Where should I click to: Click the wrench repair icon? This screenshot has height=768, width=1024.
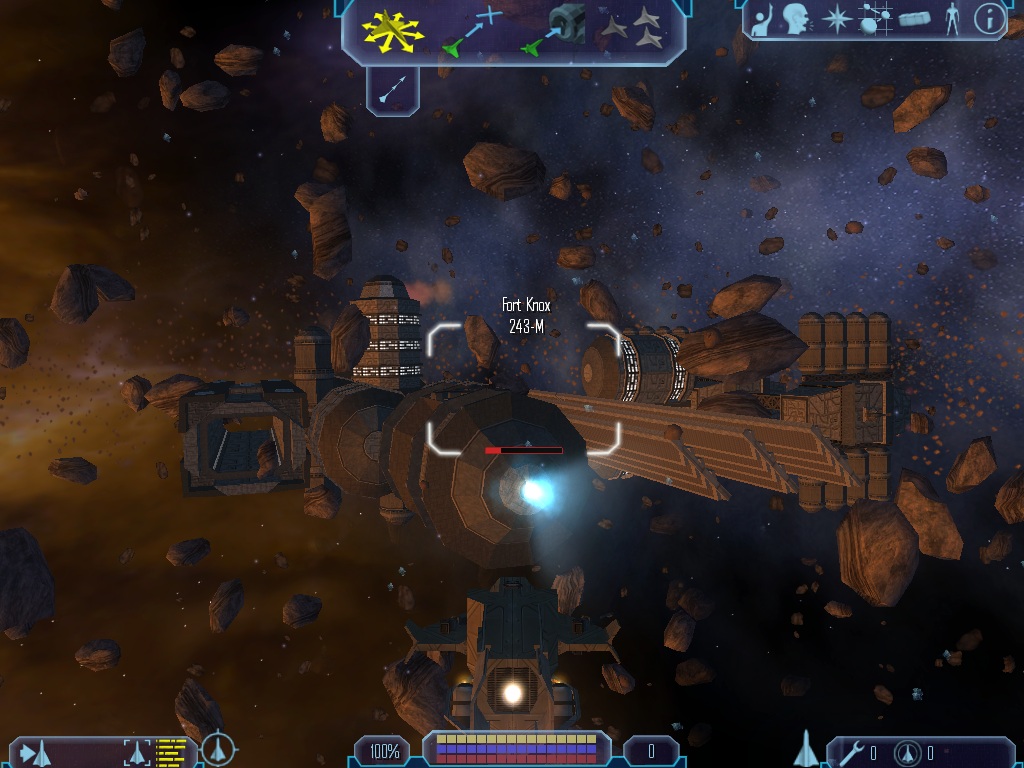(853, 752)
